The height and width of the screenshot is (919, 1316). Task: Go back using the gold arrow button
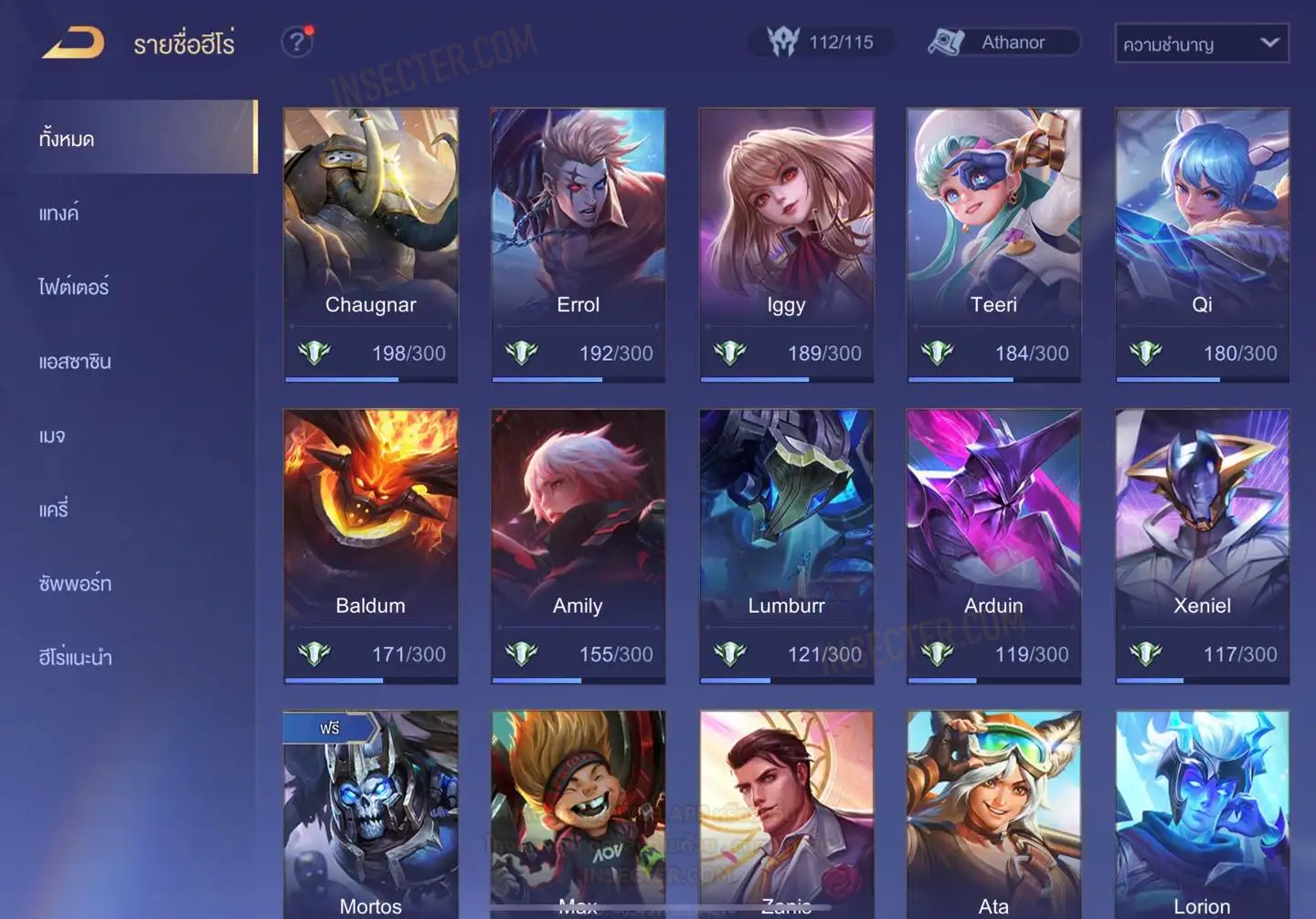point(73,43)
